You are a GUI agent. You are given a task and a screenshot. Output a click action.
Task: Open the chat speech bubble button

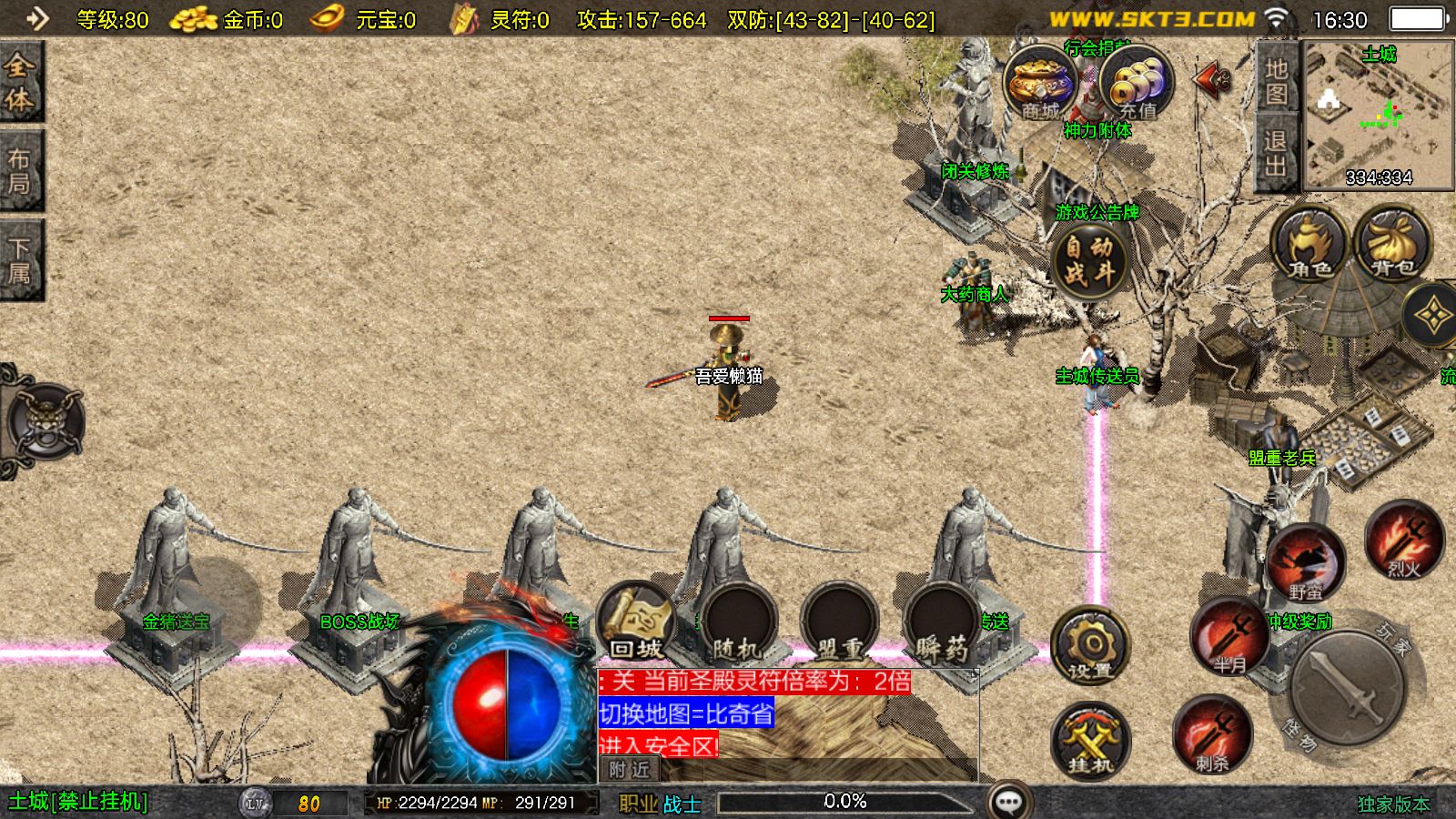(1009, 802)
